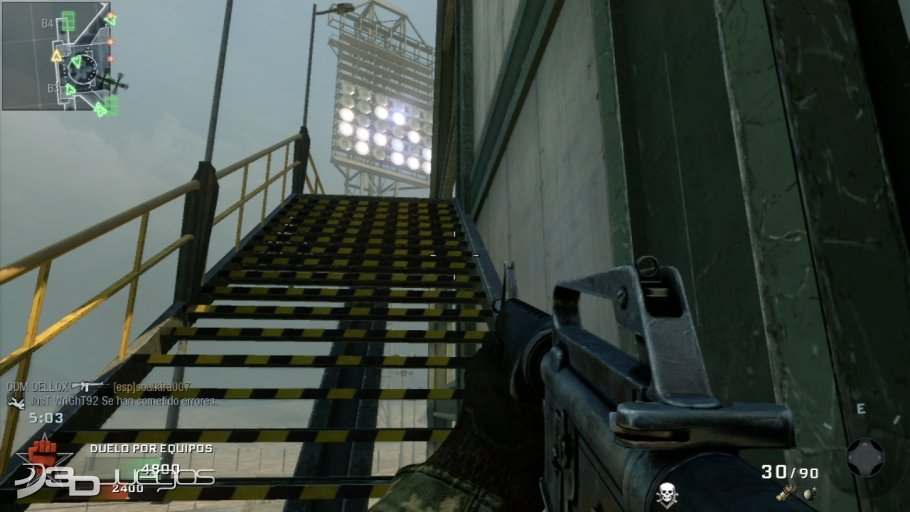Screen dimensions: 910x512
Task: Select the B3 marker on the minimap
Action: 53,89
